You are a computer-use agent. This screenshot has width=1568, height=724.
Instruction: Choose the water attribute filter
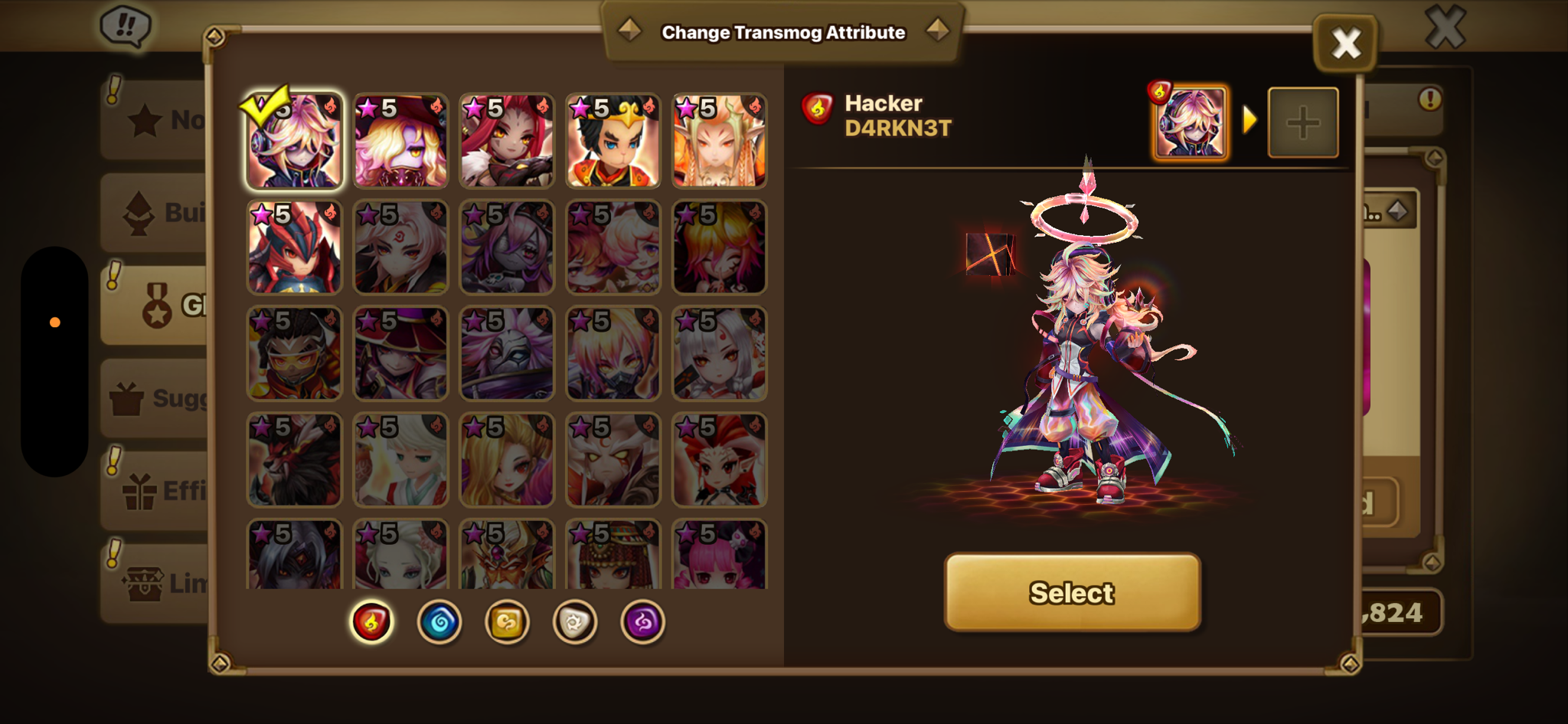439,621
